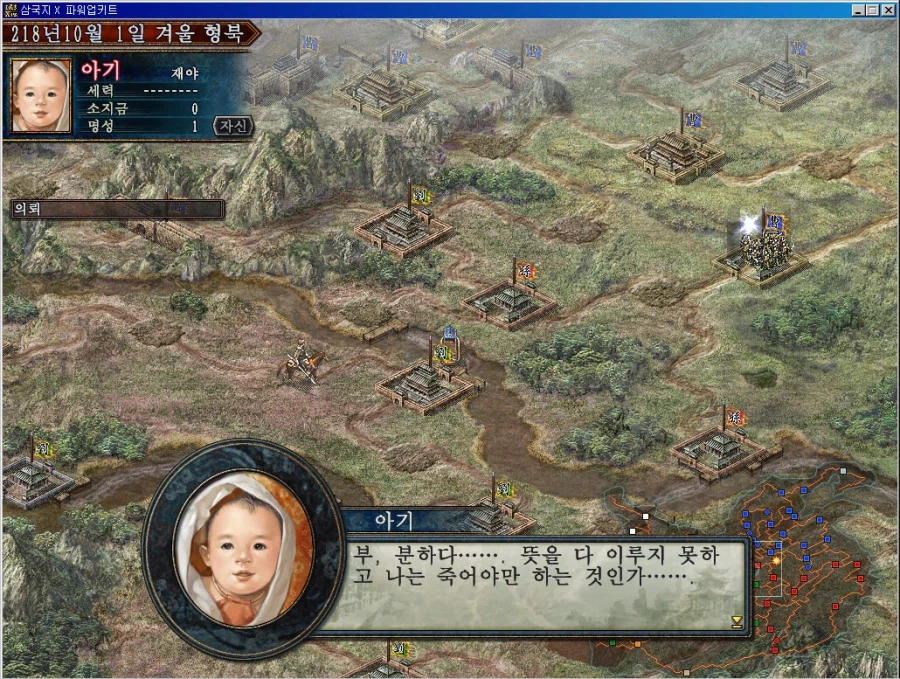Minimize the game window
Viewport: 900px width, 679px height.
coord(859,9)
